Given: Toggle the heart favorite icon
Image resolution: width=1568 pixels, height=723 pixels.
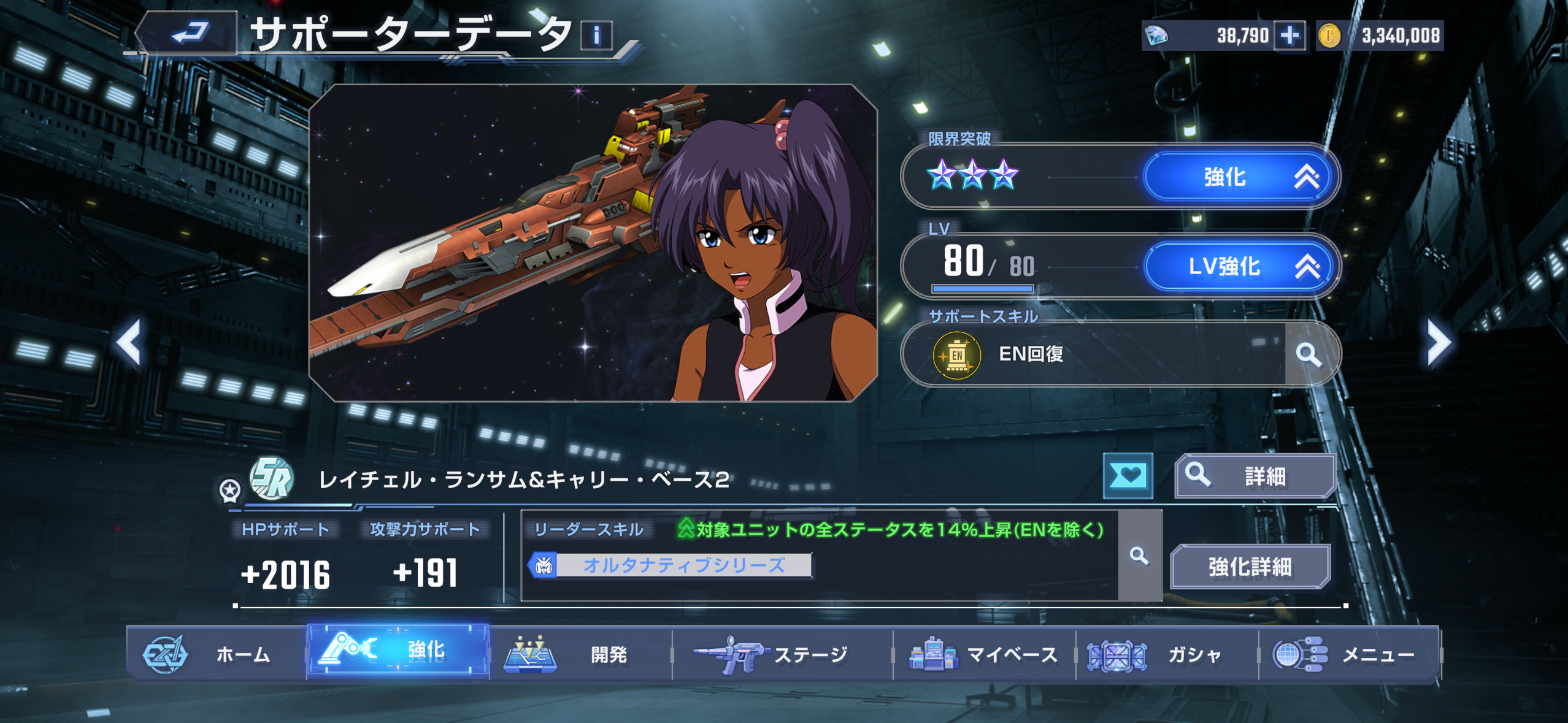Looking at the screenshot, I should click(x=1128, y=475).
